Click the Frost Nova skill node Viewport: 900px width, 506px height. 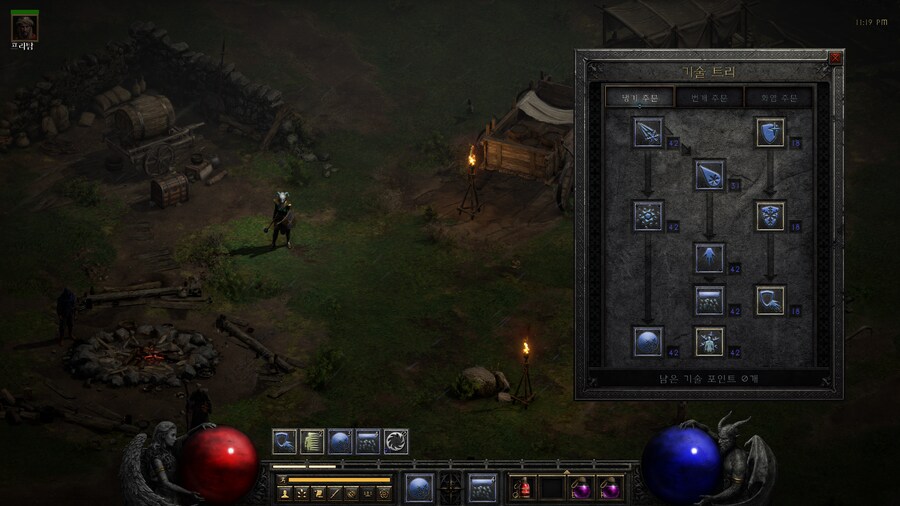(x=648, y=215)
